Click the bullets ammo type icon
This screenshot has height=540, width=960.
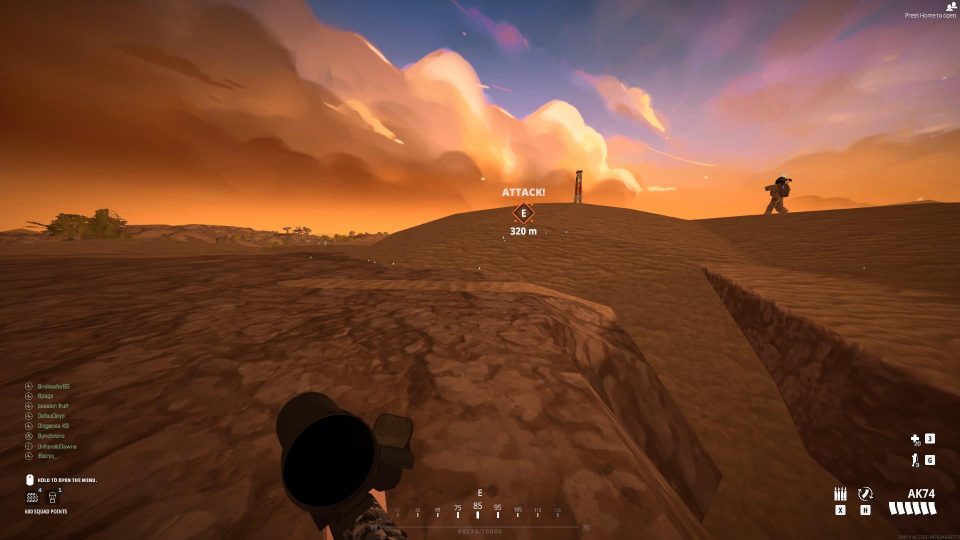pyautogui.click(x=840, y=494)
